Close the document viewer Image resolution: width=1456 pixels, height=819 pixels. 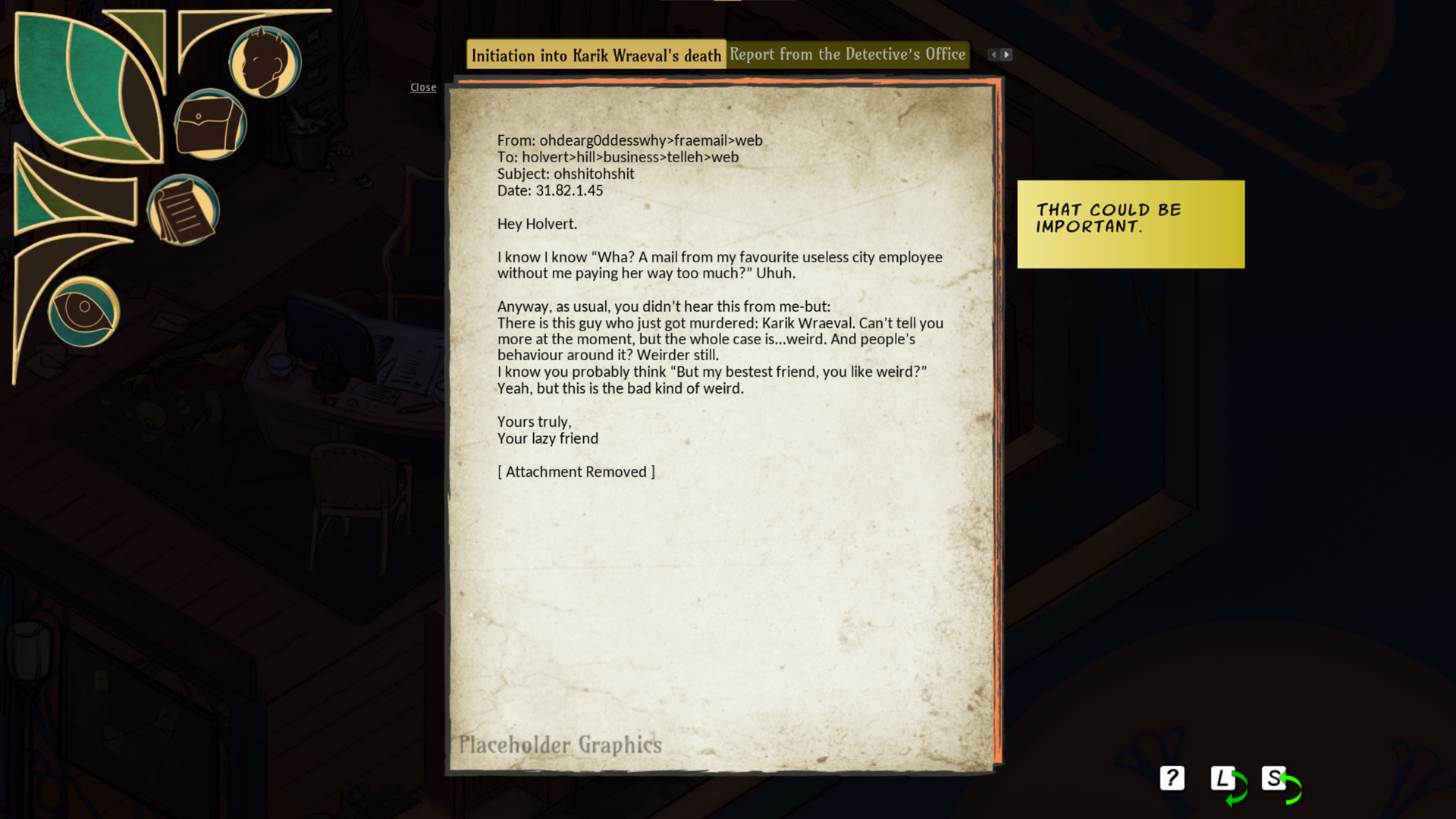click(x=423, y=87)
